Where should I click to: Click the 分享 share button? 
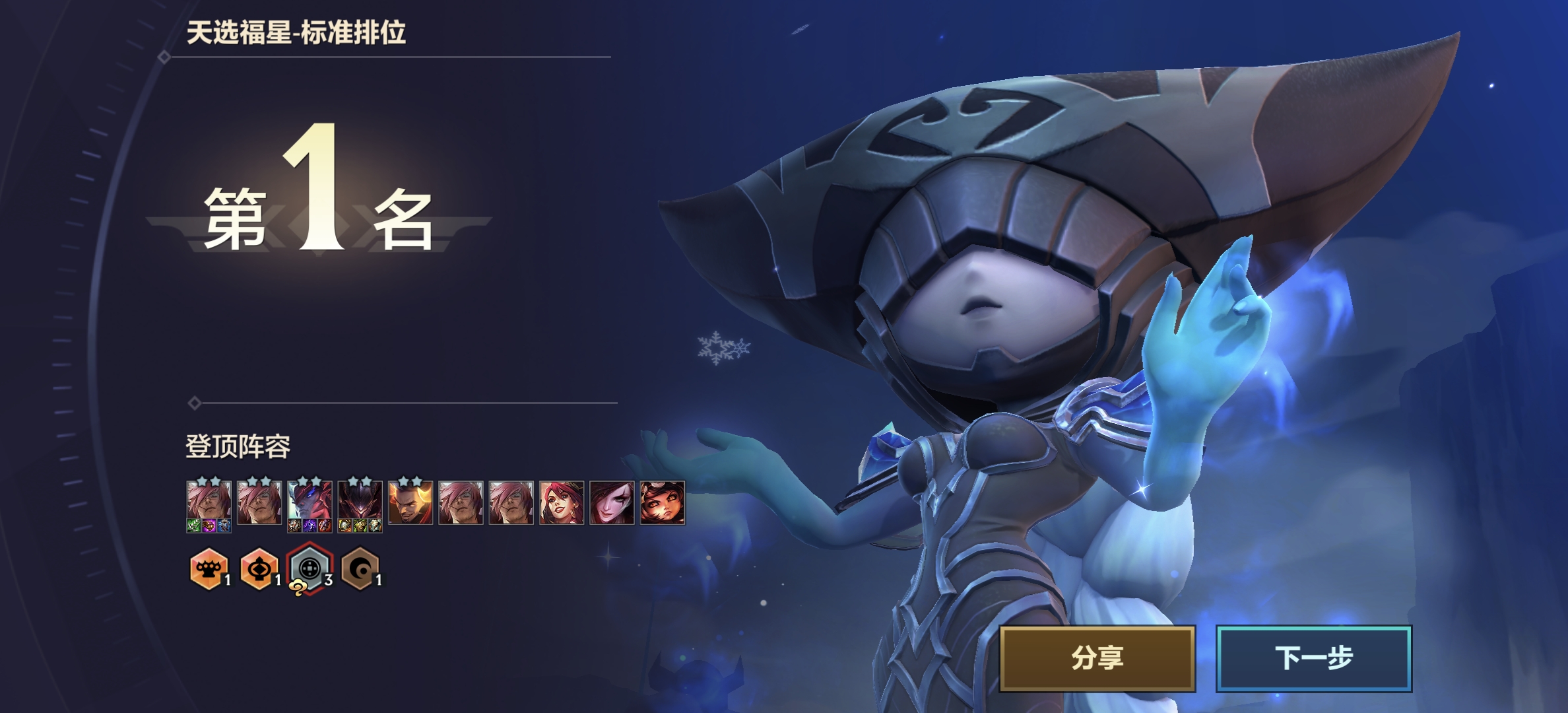point(1097,658)
